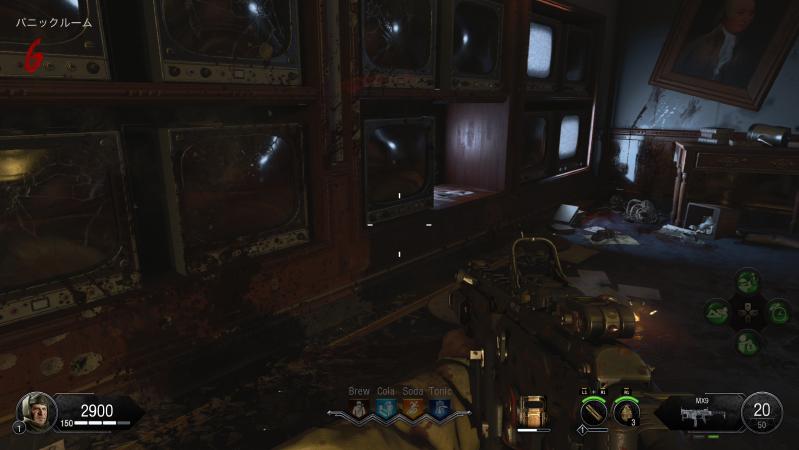Select the bullet equipment icon
799x450 pixels.
click(x=593, y=411)
